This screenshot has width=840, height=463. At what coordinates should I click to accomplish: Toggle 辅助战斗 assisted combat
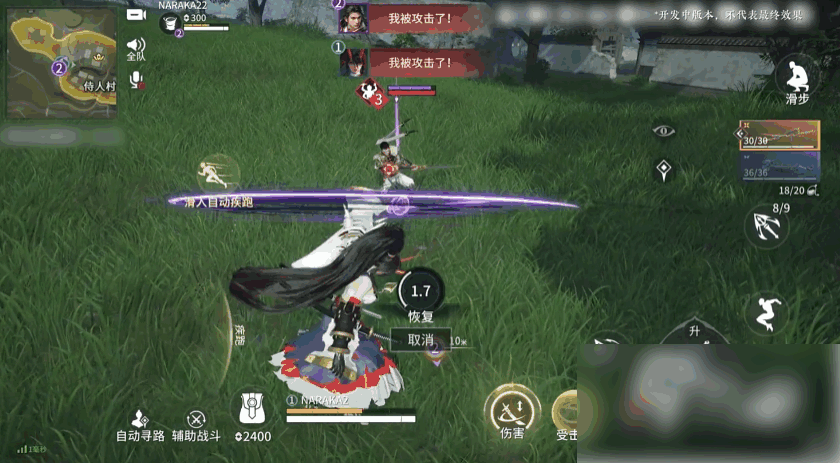196,426
